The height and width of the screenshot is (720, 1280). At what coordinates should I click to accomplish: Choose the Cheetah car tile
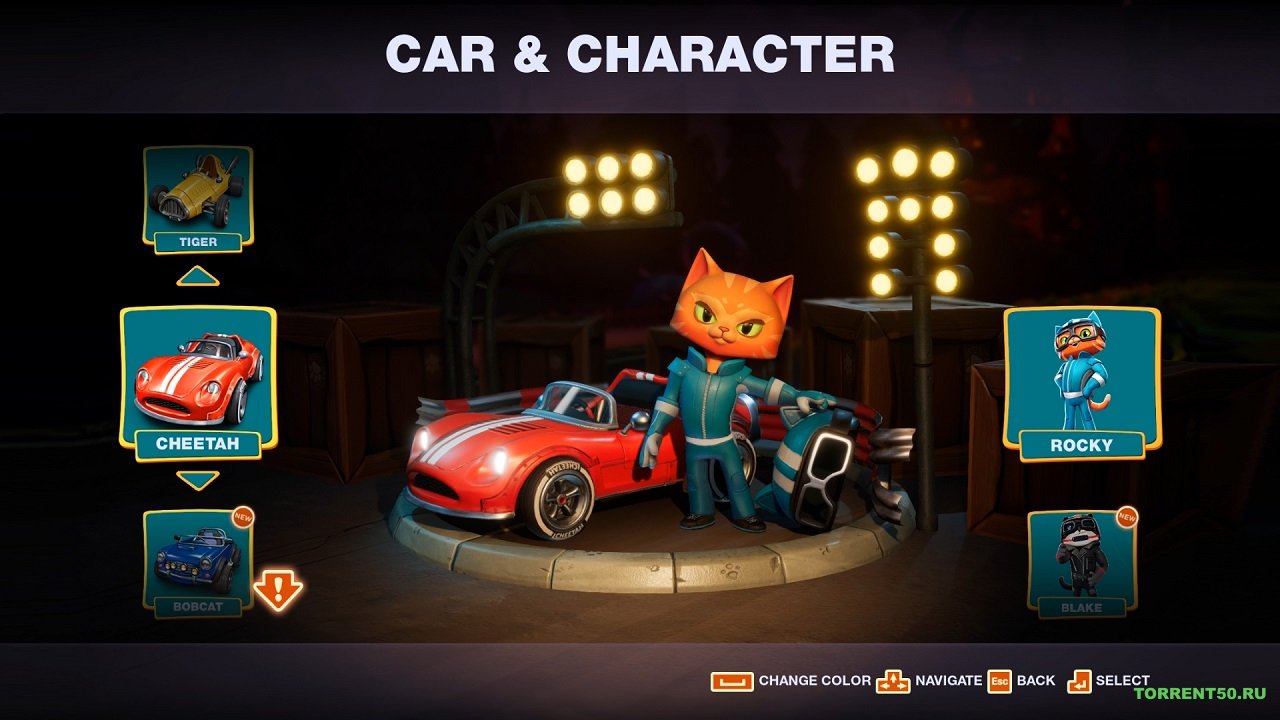(x=198, y=383)
